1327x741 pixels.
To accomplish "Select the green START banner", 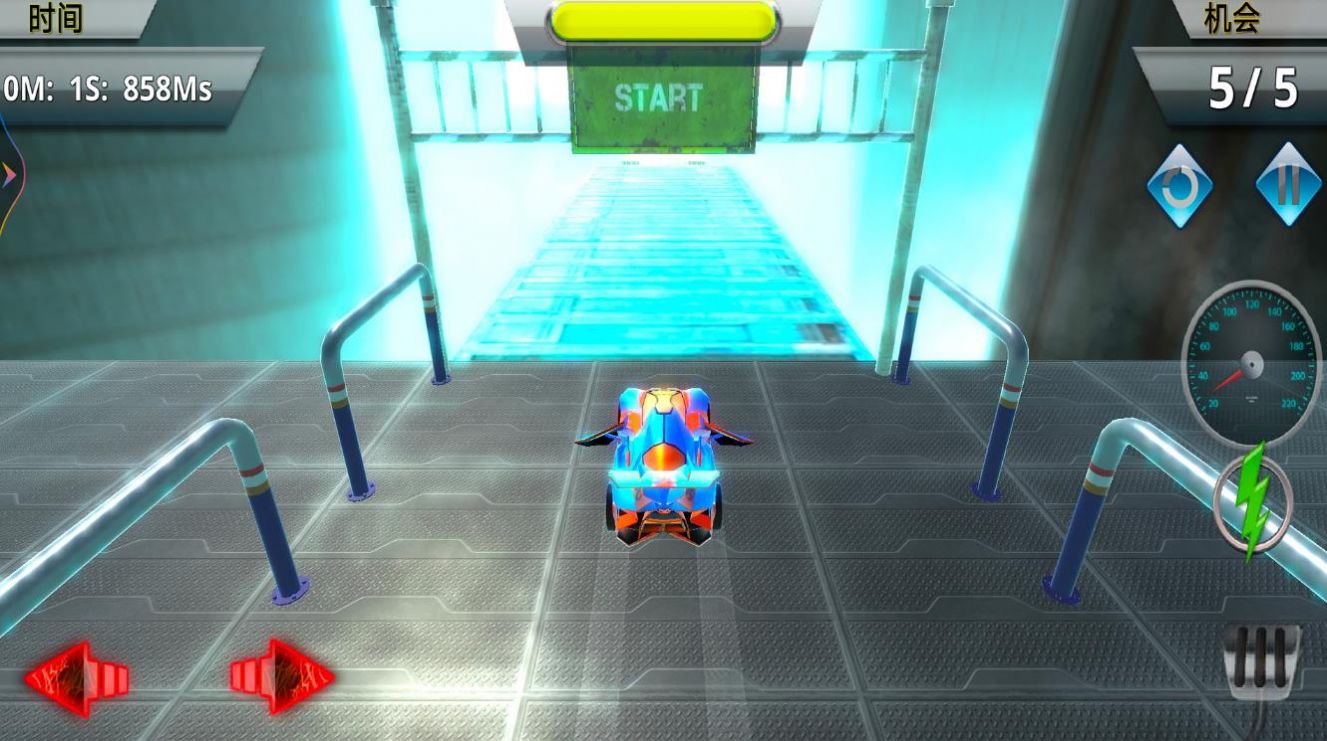I will (x=664, y=97).
